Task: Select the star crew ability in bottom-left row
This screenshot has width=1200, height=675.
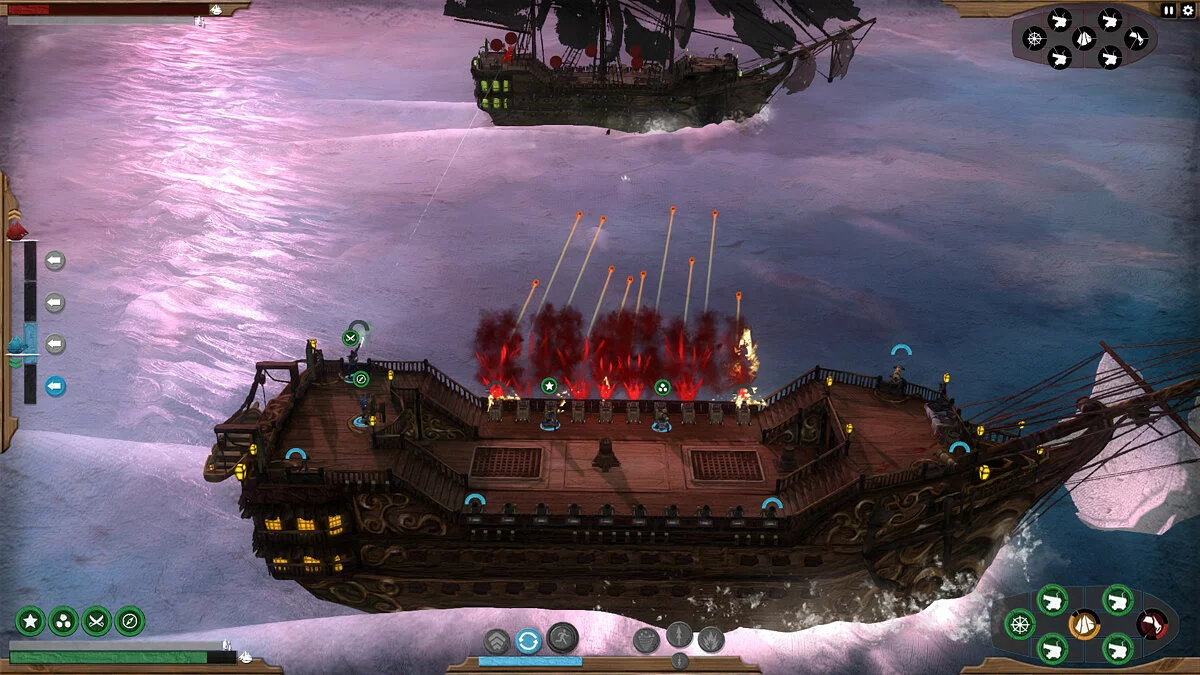Action: tap(30, 621)
